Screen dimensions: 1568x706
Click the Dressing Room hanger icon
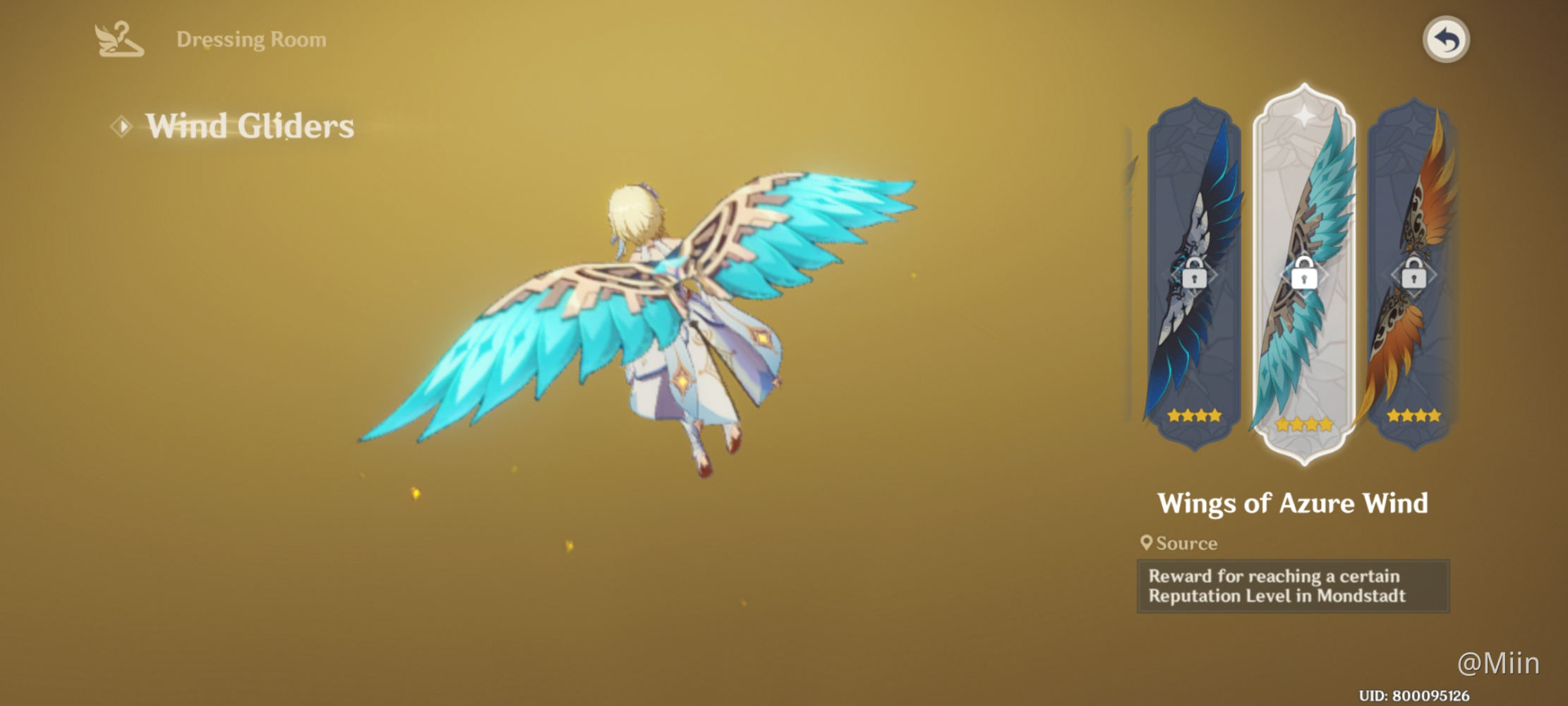(x=120, y=39)
